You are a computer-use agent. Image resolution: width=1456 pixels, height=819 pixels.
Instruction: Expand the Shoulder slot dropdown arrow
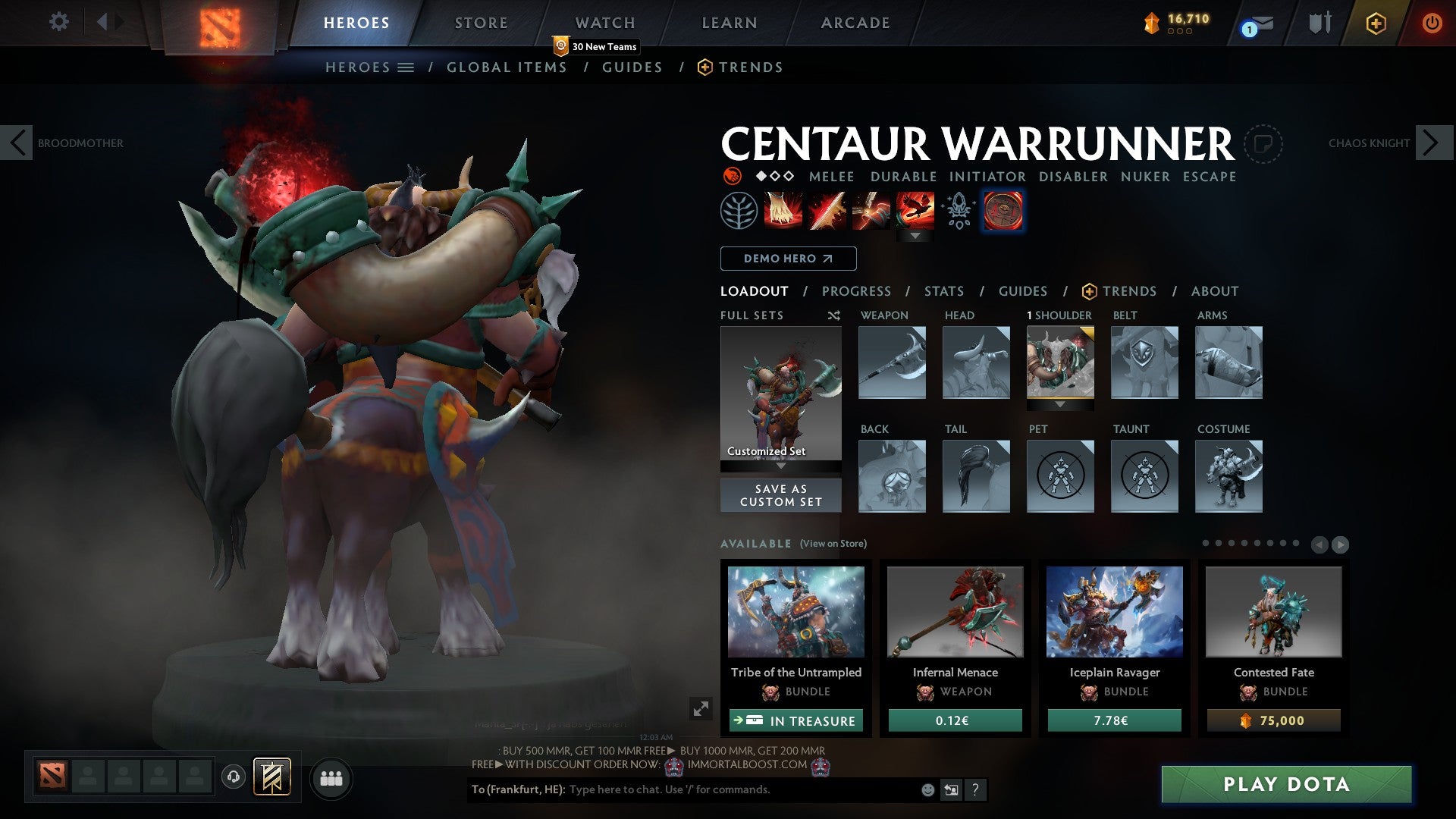point(1060,405)
